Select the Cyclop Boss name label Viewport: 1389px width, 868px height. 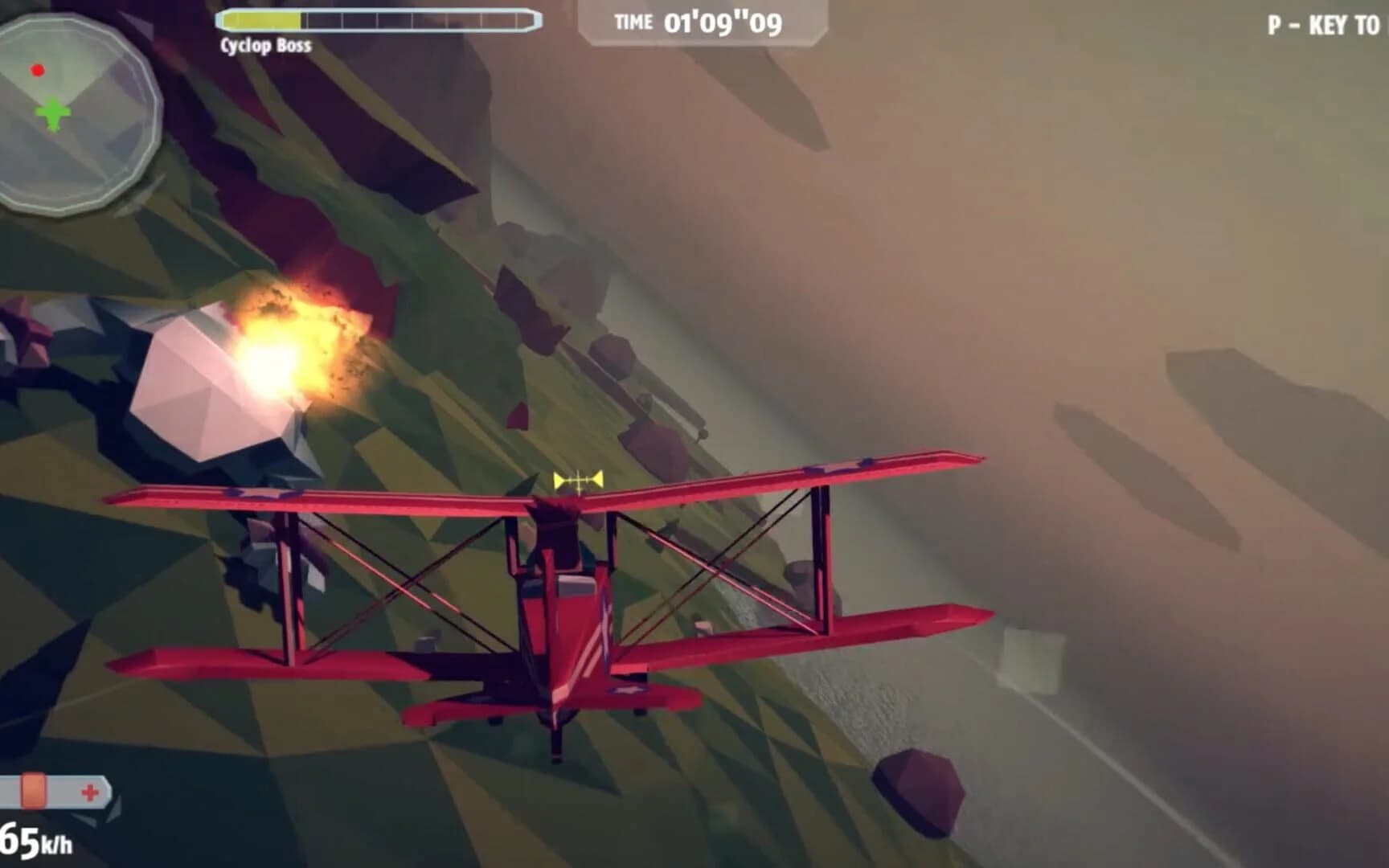(x=265, y=47)
